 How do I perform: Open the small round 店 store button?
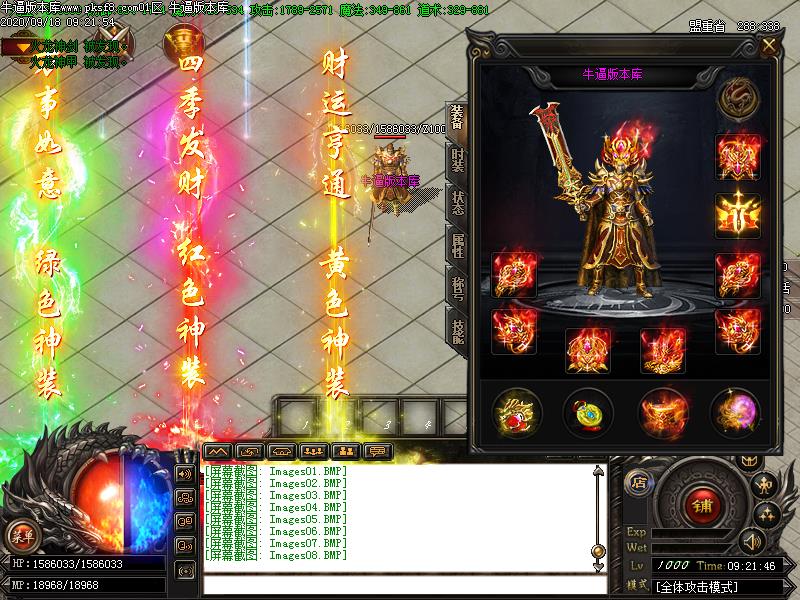638,483
